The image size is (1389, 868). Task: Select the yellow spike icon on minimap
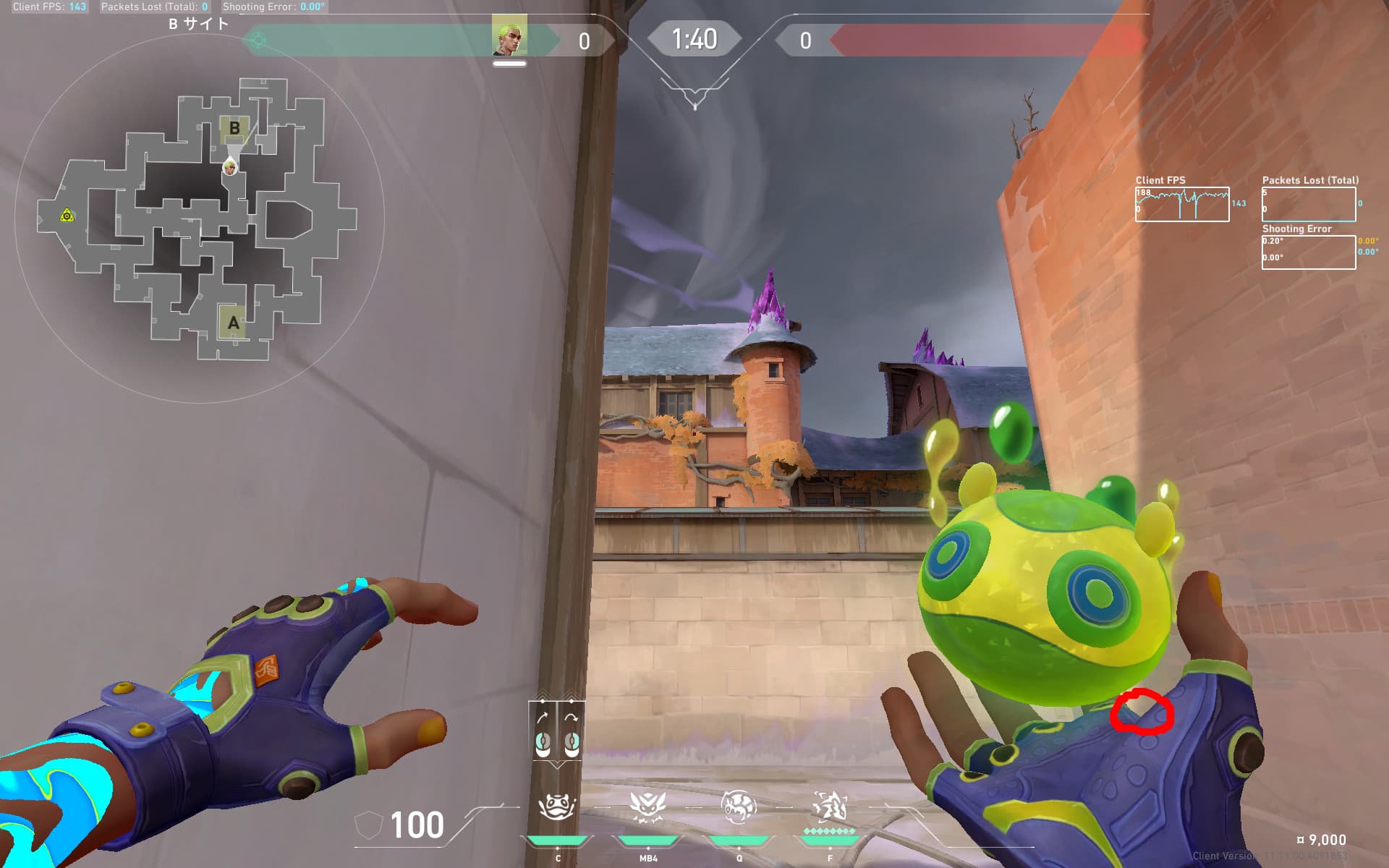[x=67, y=216]
